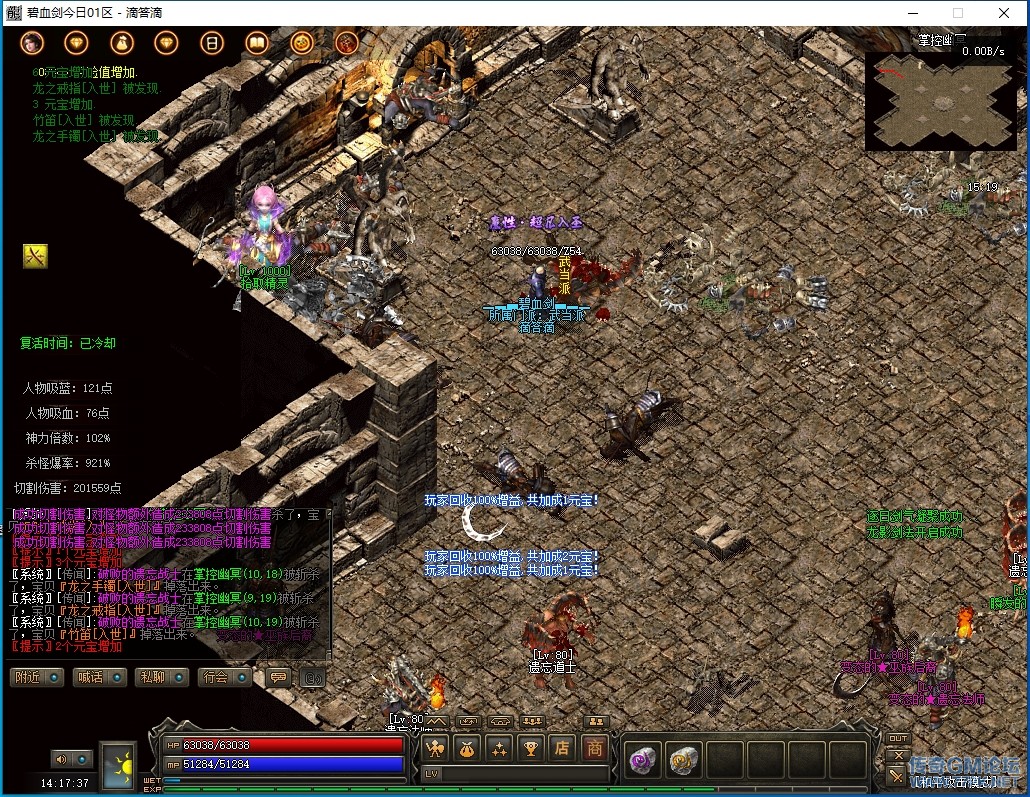The image size is (1030, 797).
Task: Use the gold swirl scroll in hotbar
Action: 683,760
